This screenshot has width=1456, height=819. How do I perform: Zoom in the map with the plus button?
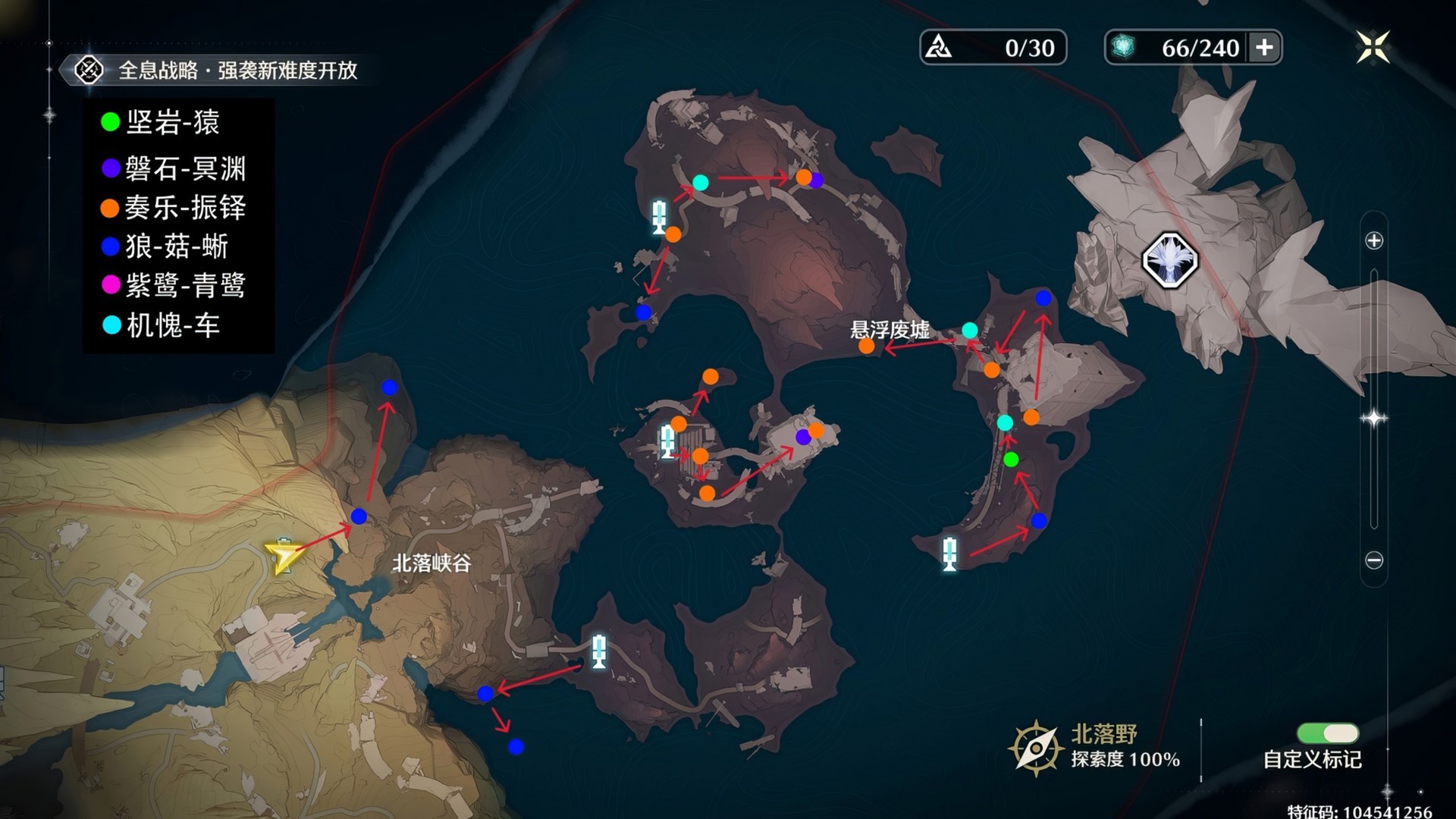pos(1374,241)
